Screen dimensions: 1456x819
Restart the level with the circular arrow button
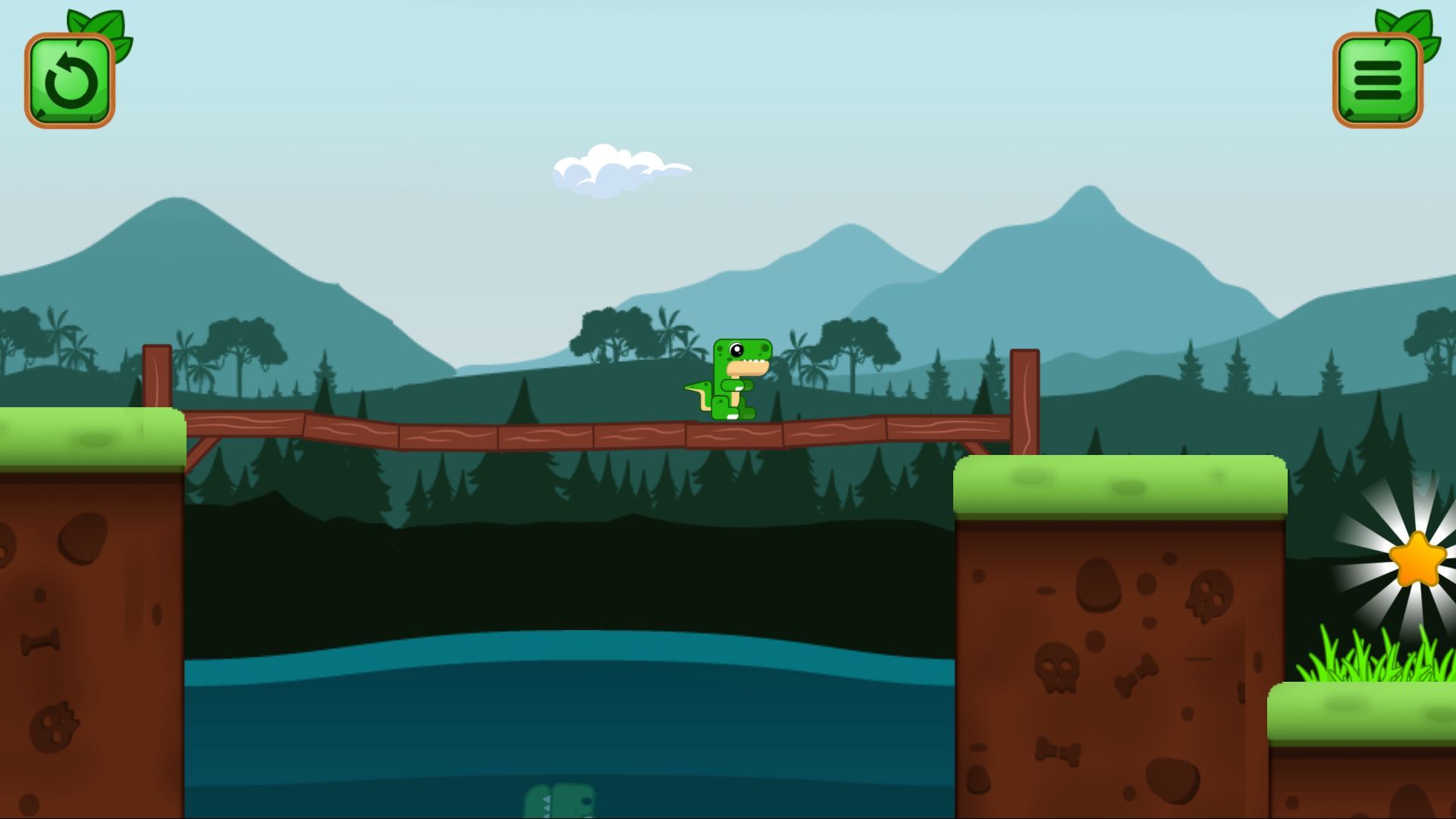[70, 80]
